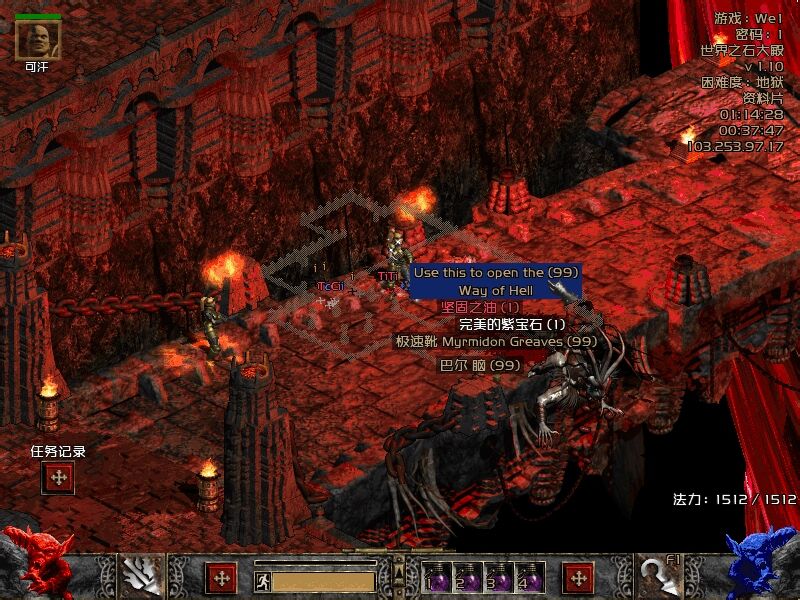Image resolution: width=800 pixels, height=600 pixels.
Task: Toggle the run/walk running-man button
Action: point(263,581)
